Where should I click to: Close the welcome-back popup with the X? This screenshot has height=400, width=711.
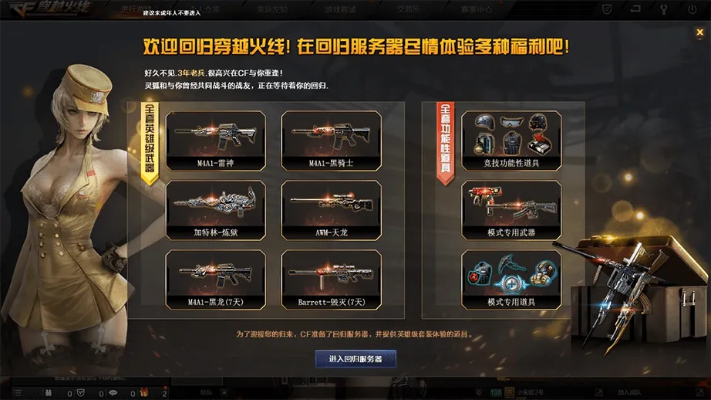pos(700,32)
